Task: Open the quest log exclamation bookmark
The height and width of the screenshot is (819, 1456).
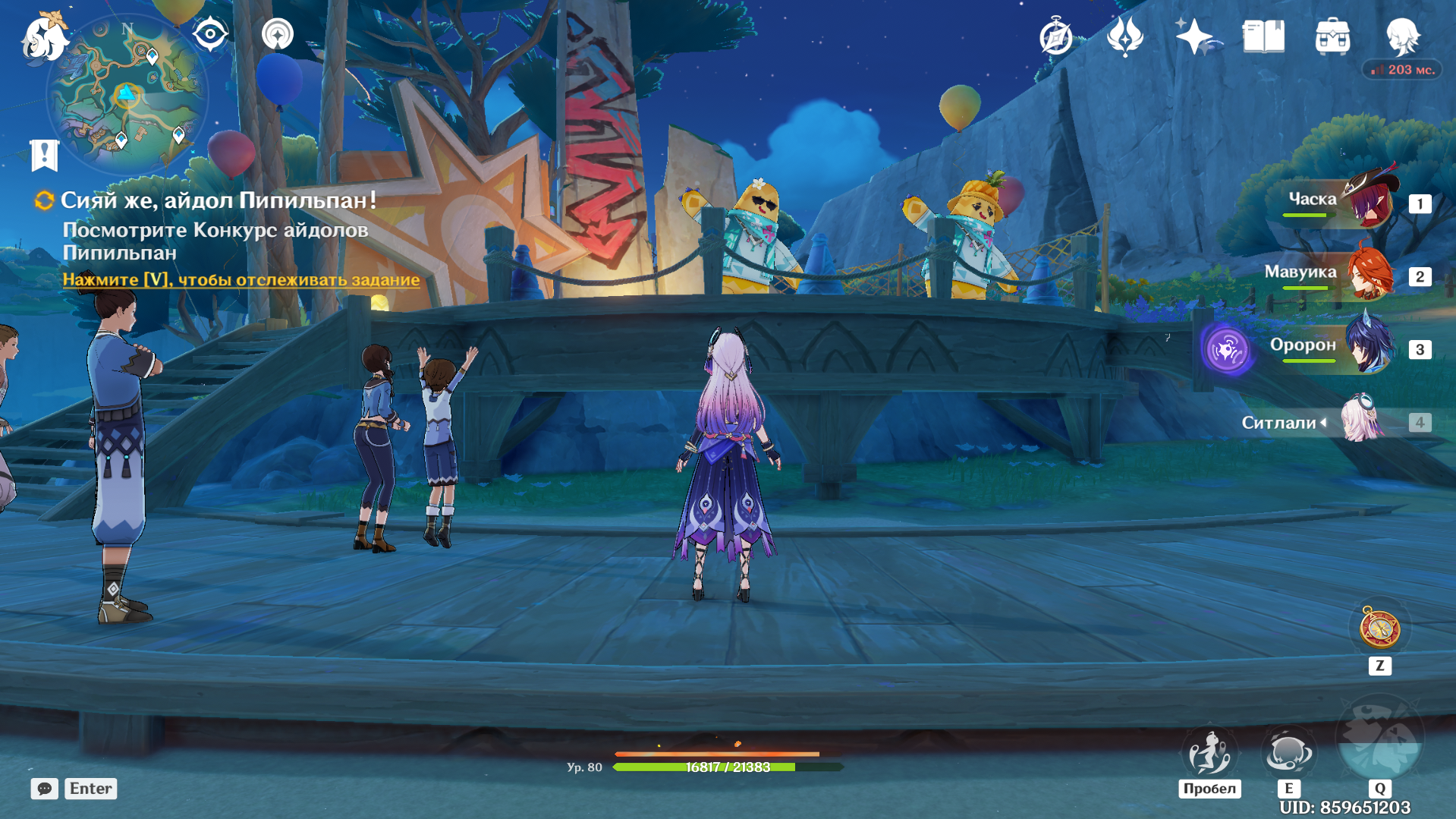Action: point(44,155)
